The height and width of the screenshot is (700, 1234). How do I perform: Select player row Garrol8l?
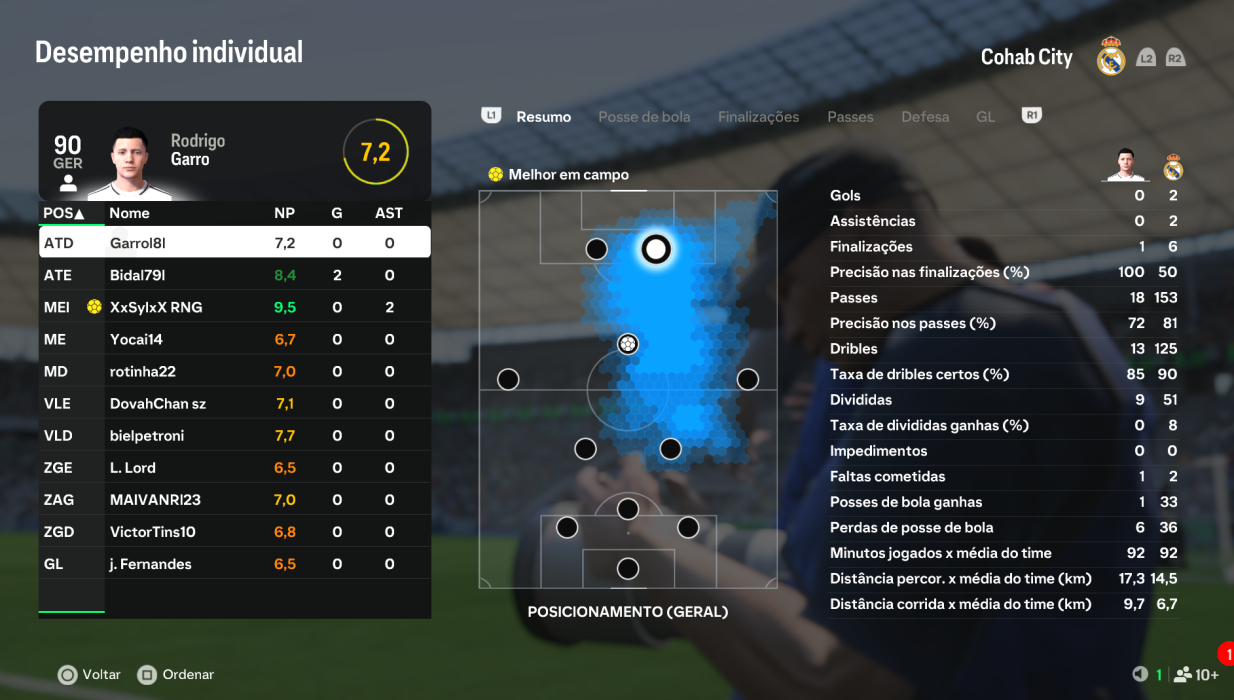point(235,243)
